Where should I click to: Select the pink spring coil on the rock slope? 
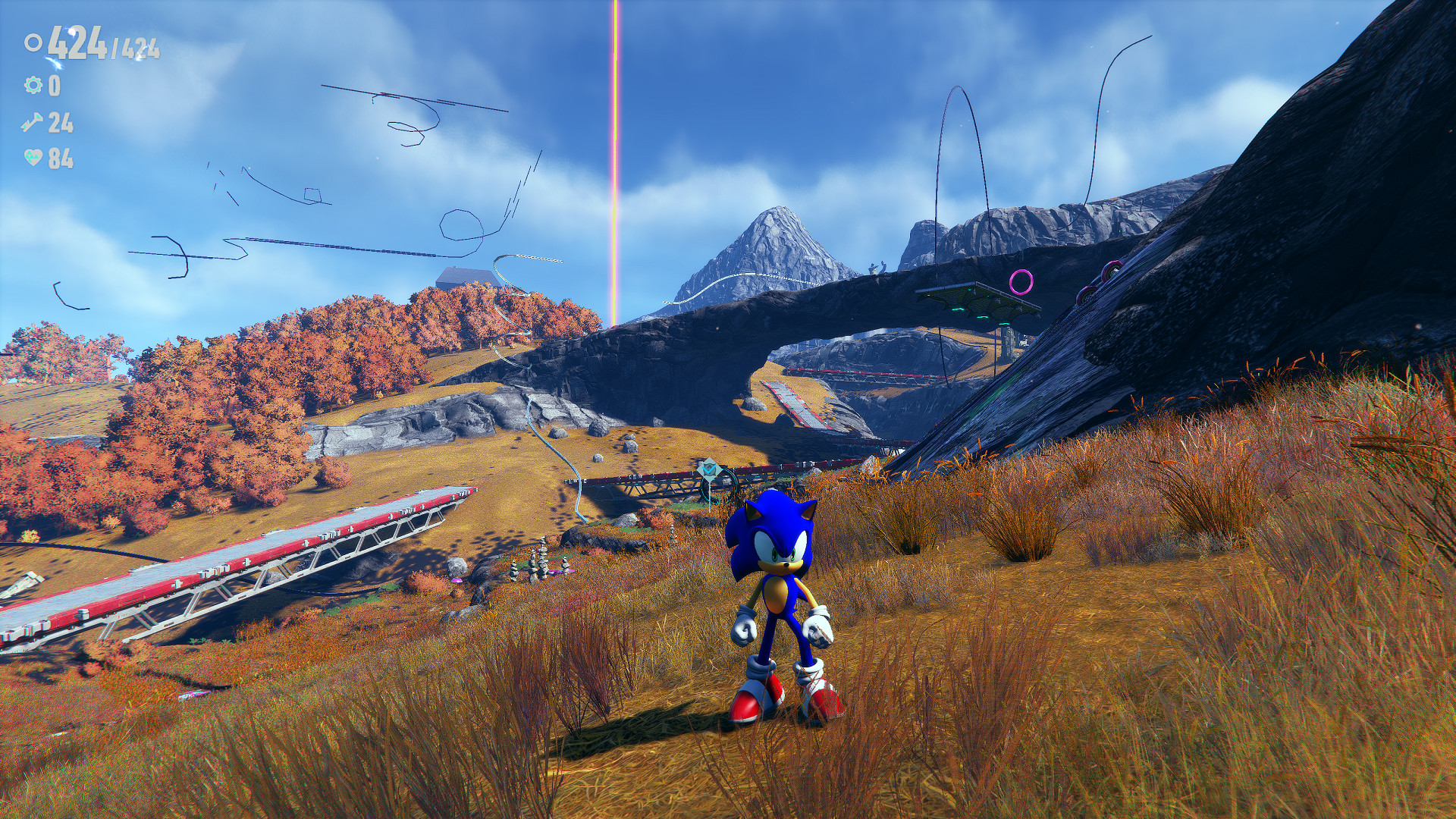[1088, 296]
